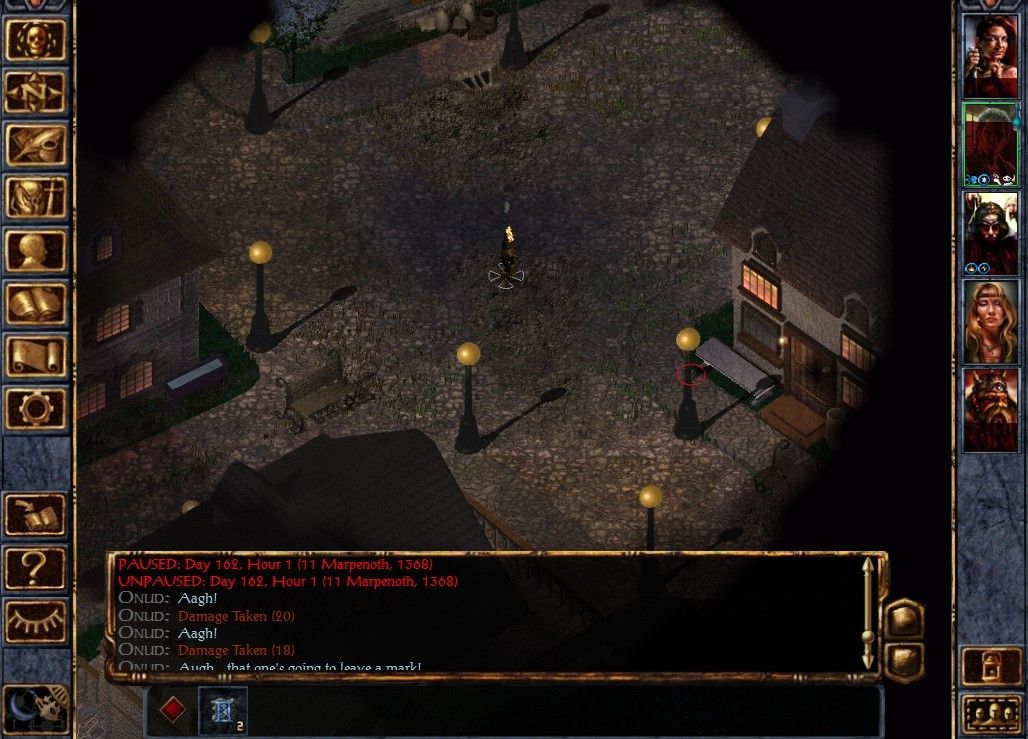Open the priest scroll button
Image resolution: width=1028 pixels, height=739 pixels.
pyautogui.click(x=36, y=356)
